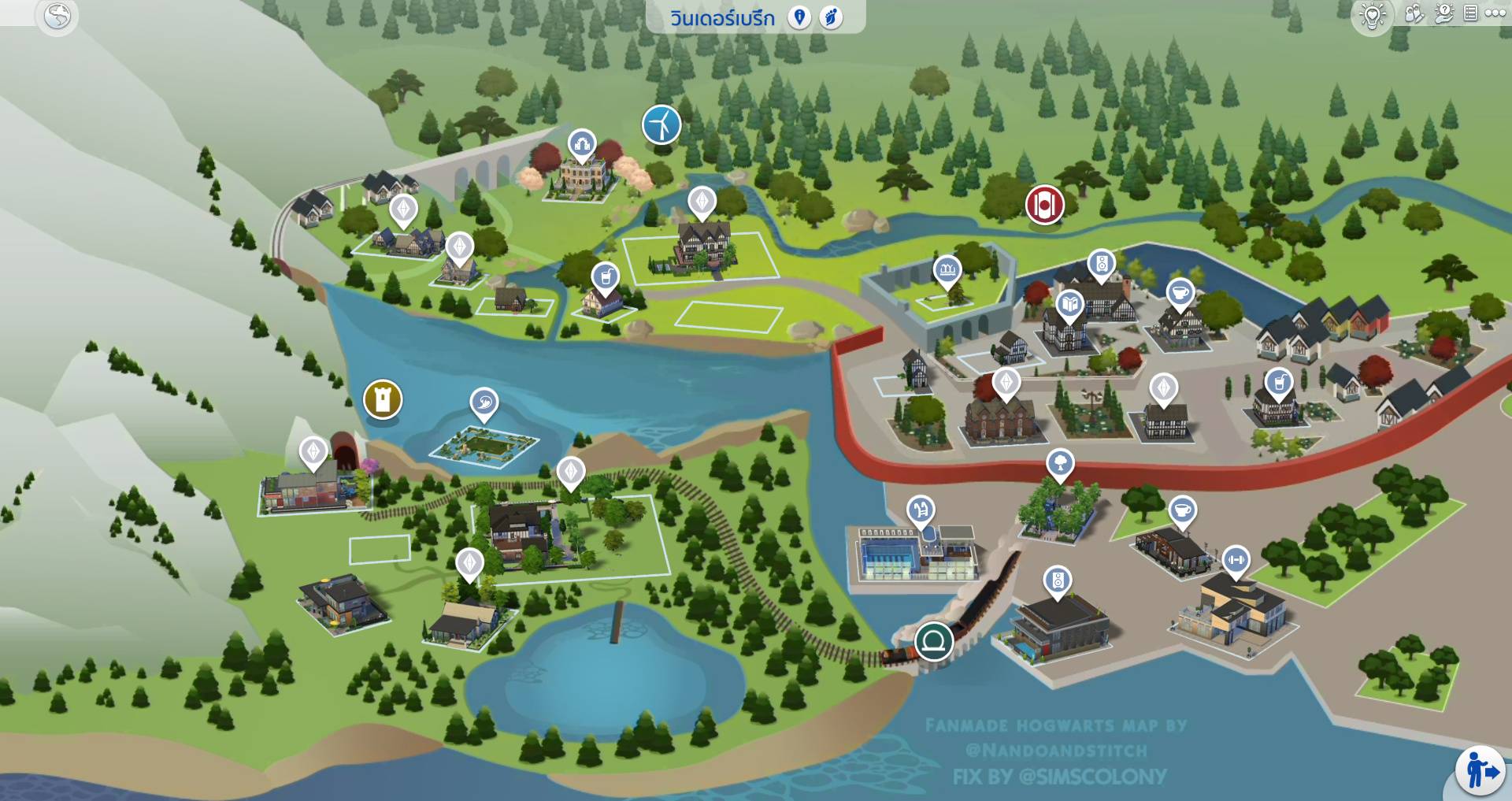Select the teal tunnel arch marker
Viewport: 1512px width, 801px height.
(x=934, y=641)
